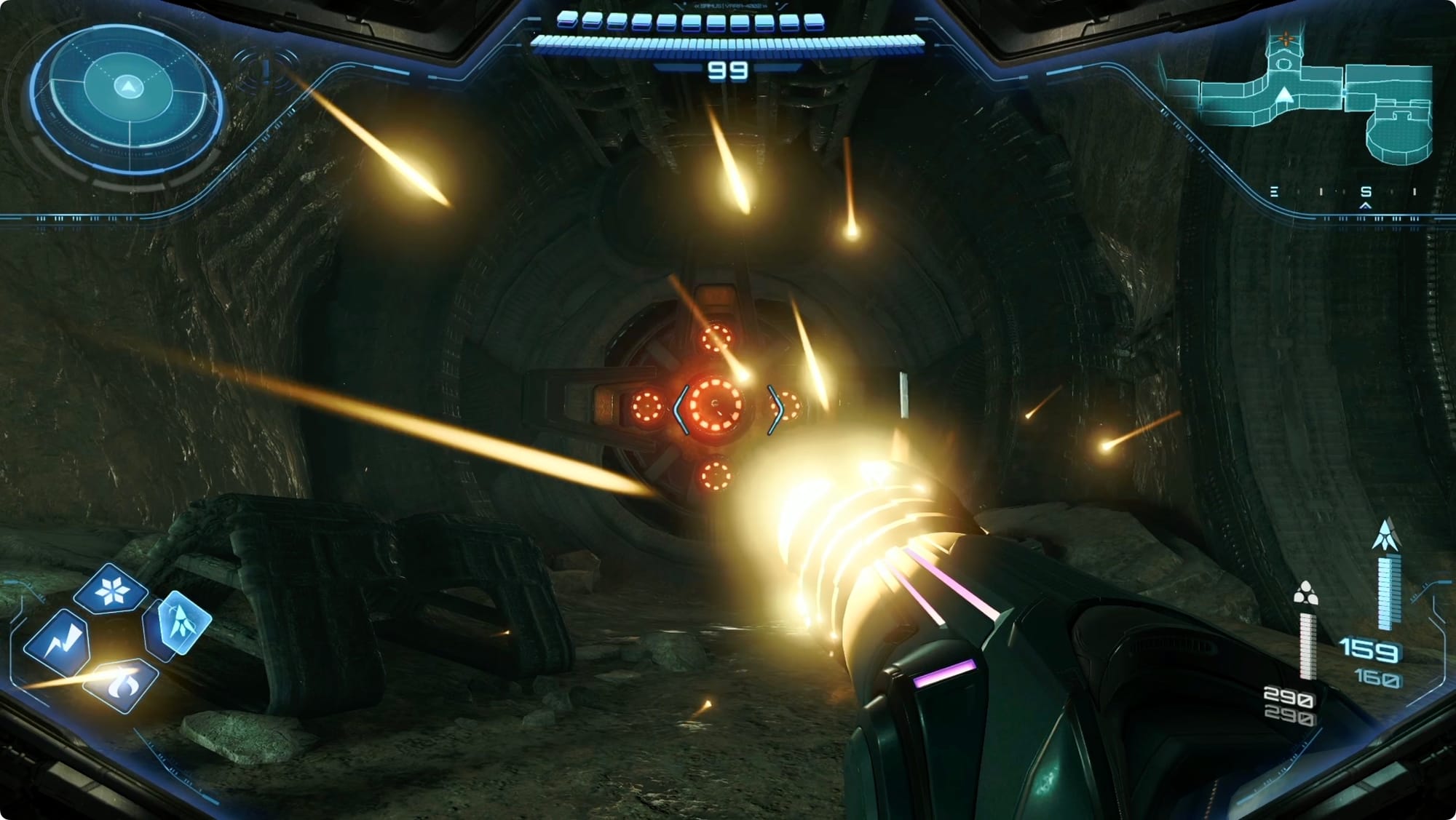Click the white three-orb ammo icon
This screenshot has width=1456, height=820.
[x=1305, y=593]
